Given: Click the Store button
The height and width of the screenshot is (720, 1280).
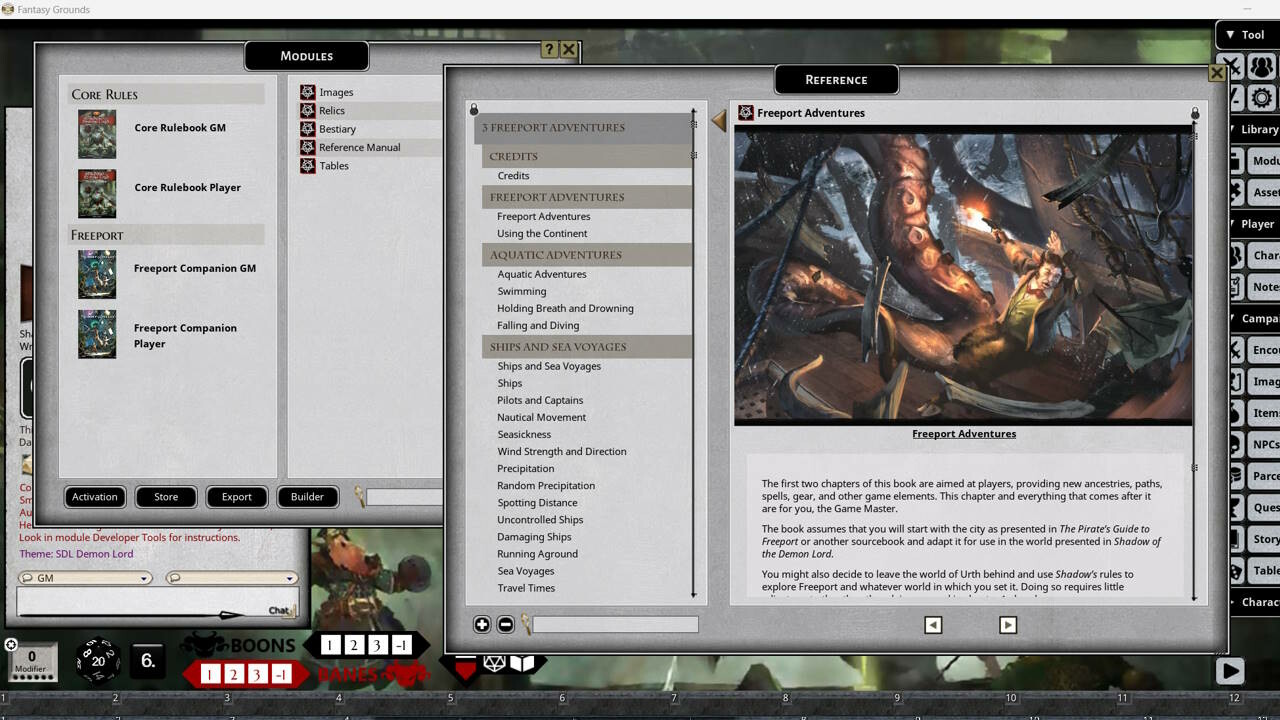Looking at the screenshot, I should click(x=165, y=497).
